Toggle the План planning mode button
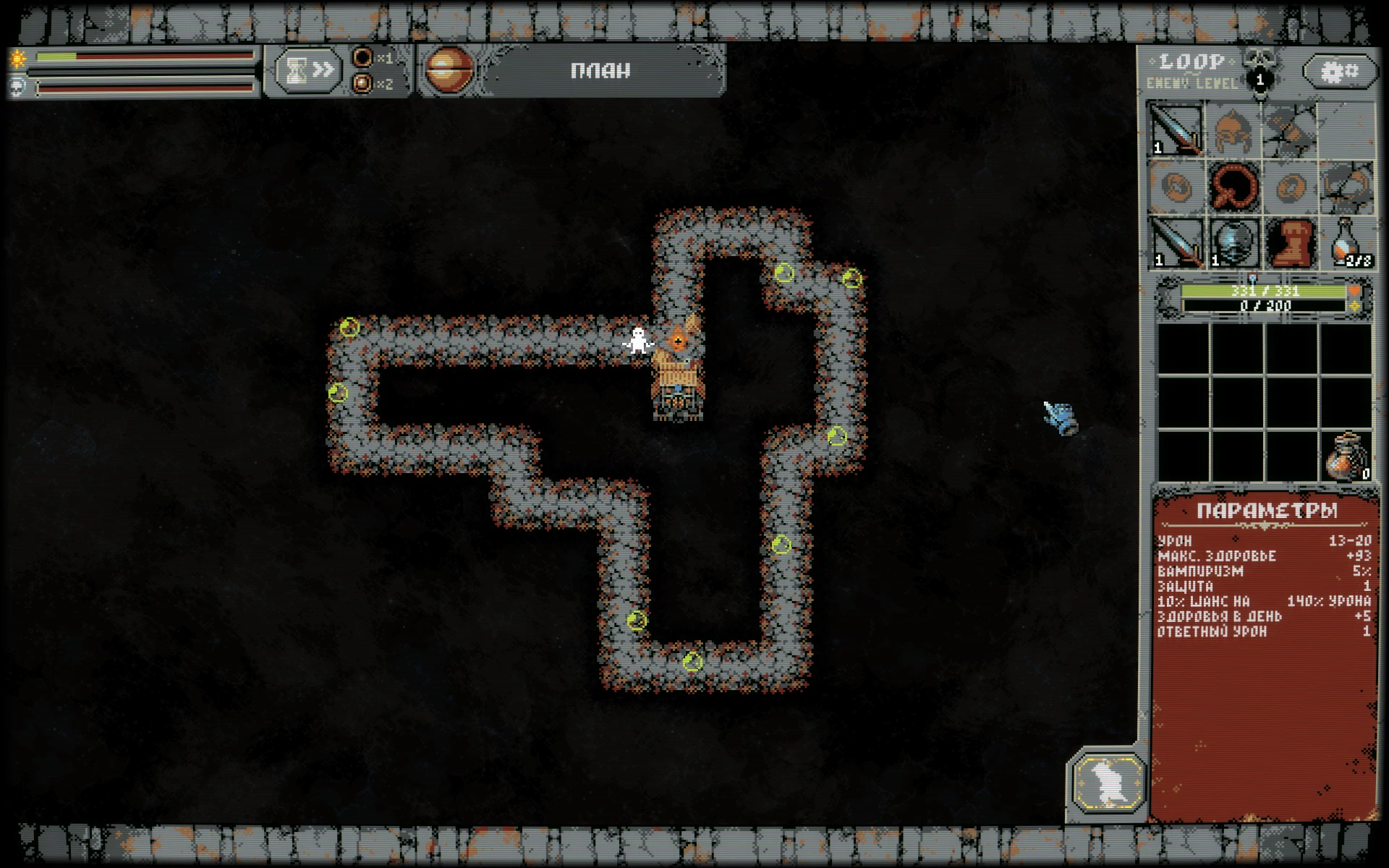The image size is (1389, 868). click(x=600, y=70)
